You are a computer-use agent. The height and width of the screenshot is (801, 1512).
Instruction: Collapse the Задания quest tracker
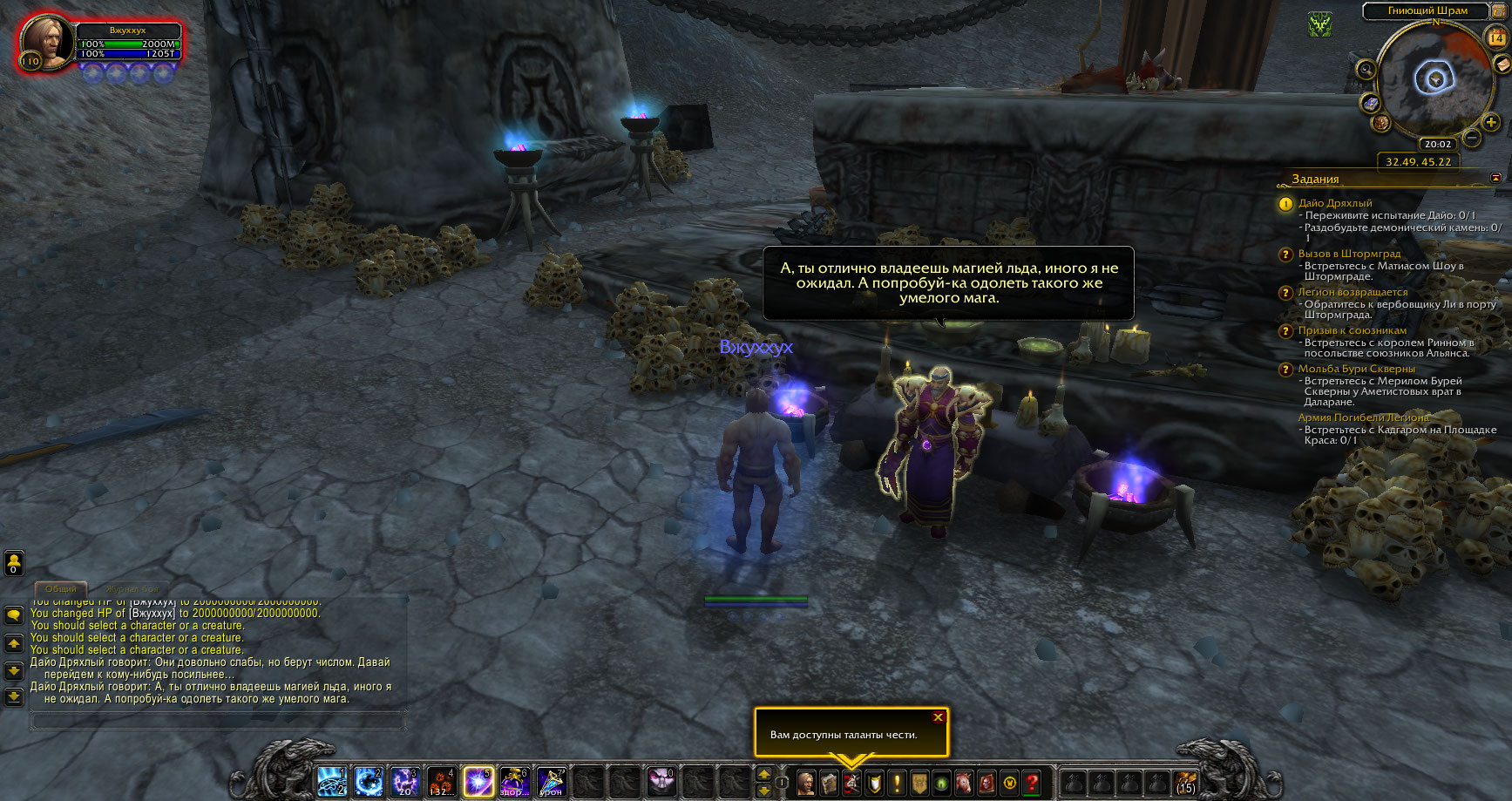(x=1495, y=178)
